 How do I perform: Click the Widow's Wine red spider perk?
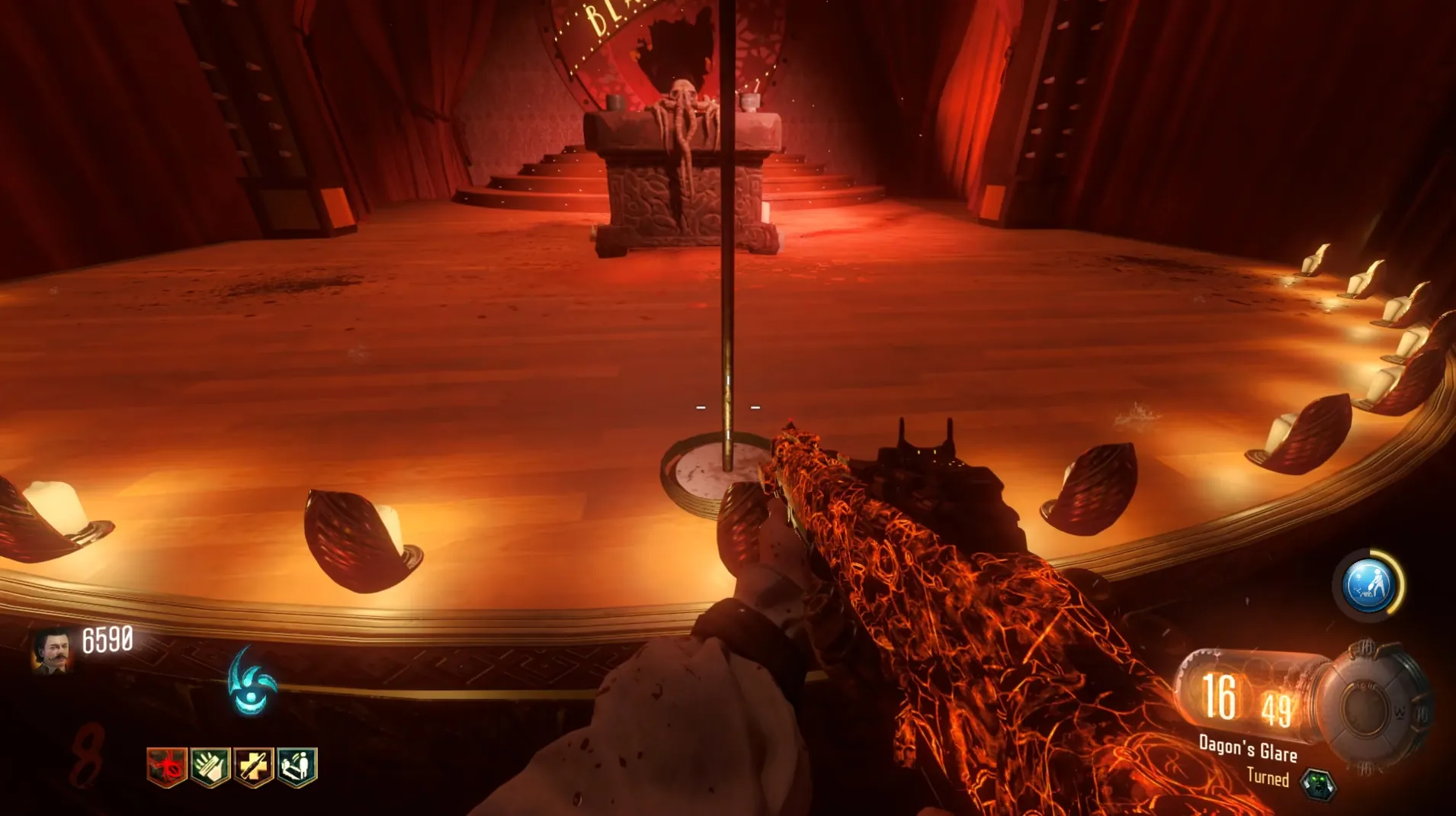pos(166,766)
